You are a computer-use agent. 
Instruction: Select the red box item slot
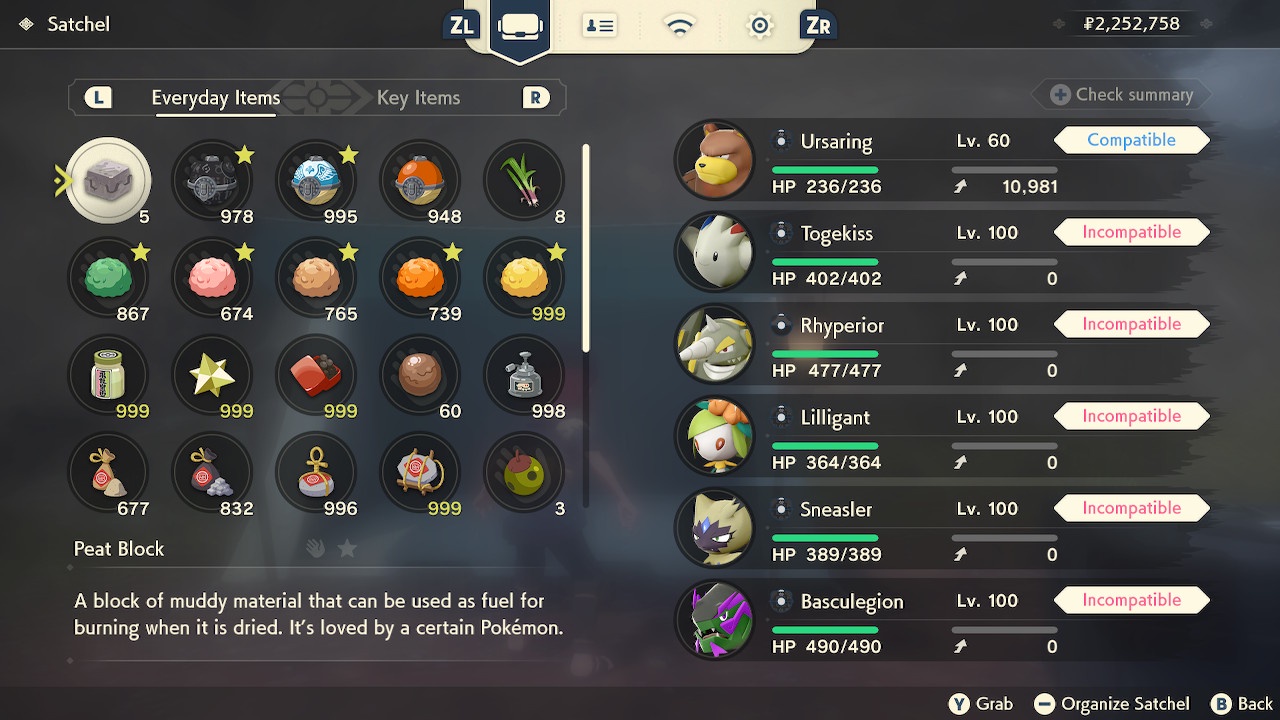pos(316,375)
